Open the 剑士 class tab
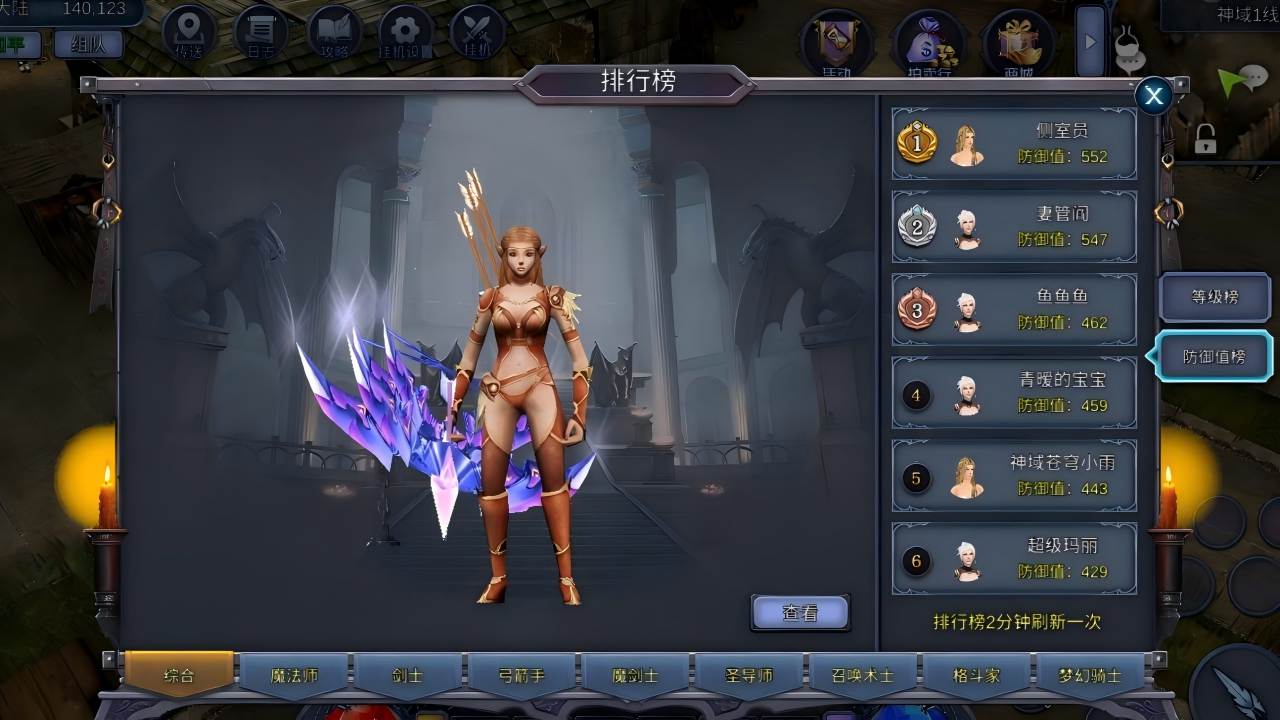1280x720 pixels. [x=407, y=675]
